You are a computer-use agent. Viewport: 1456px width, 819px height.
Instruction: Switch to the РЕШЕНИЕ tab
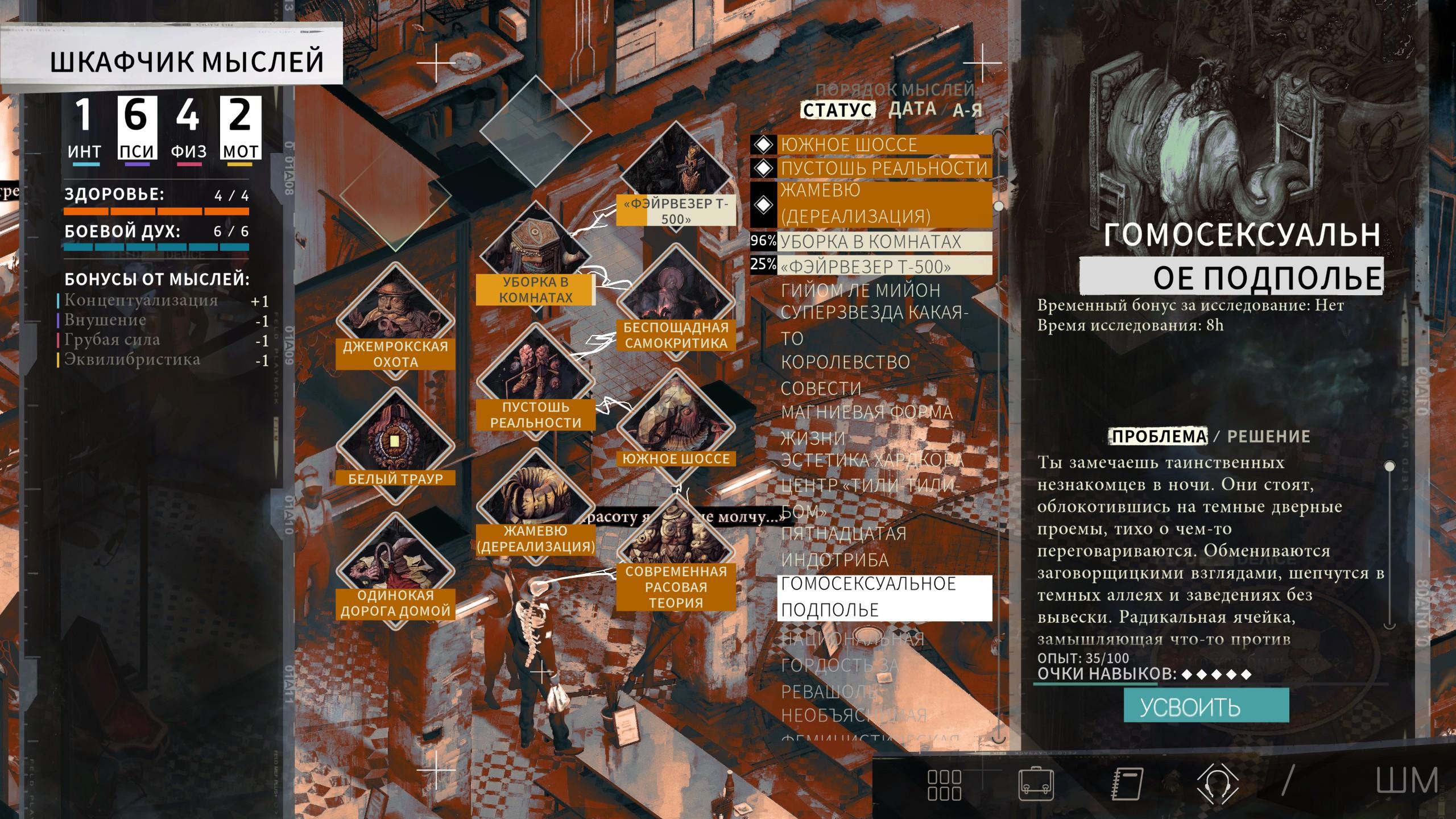[1268, 436]
